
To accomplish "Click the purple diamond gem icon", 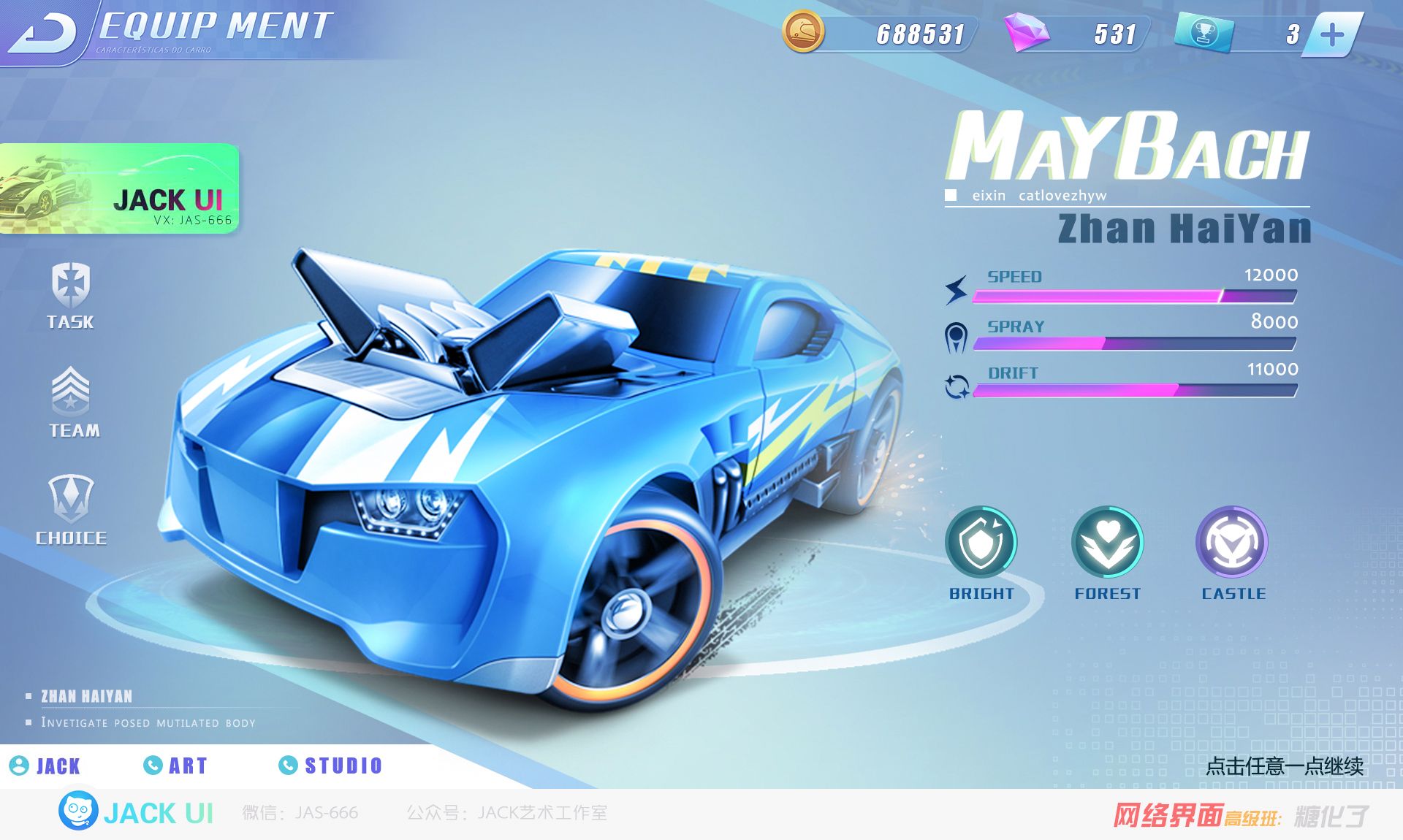I will [x=1026, y=33].
